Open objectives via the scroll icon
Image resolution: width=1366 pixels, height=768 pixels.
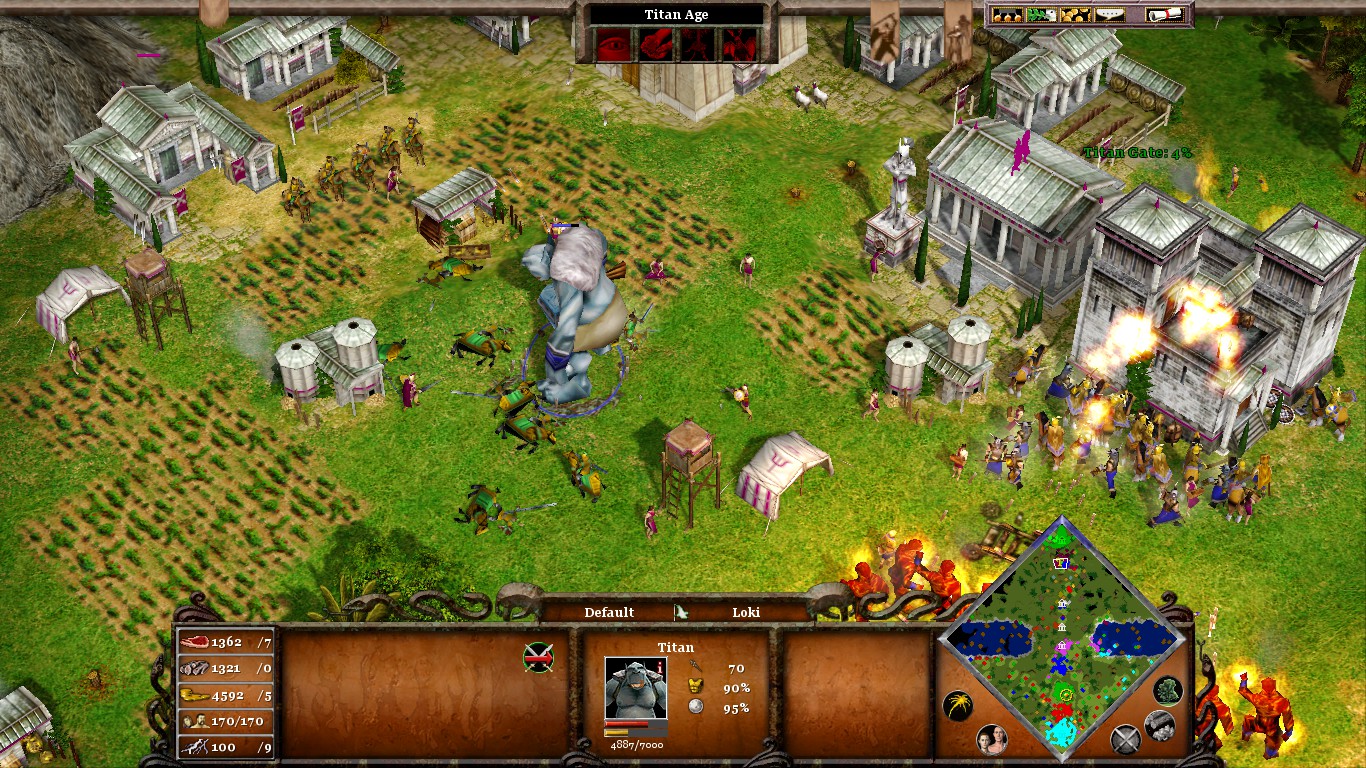1164,14
